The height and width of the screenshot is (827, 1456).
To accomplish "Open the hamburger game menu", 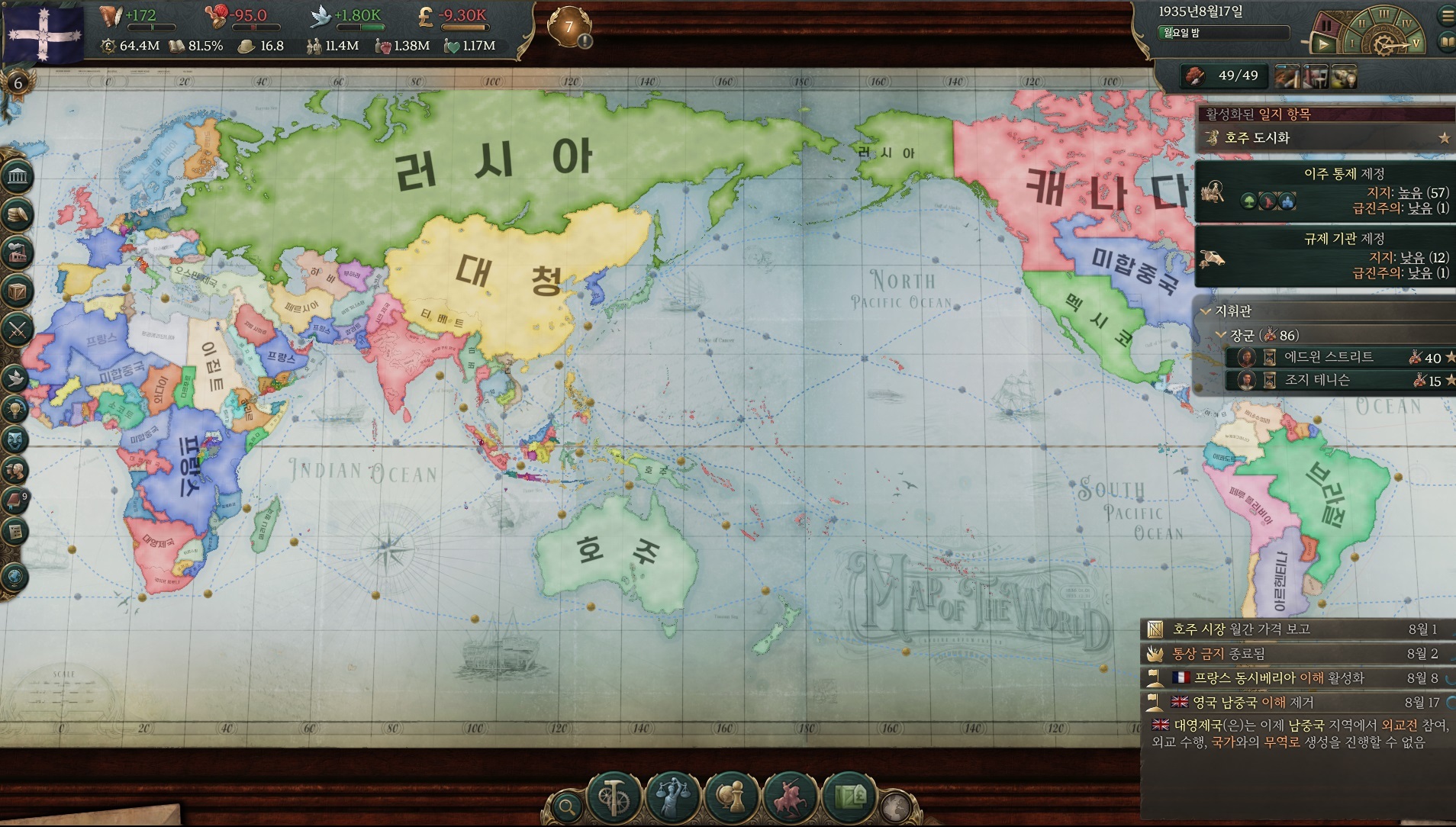I will point(1446,14).
